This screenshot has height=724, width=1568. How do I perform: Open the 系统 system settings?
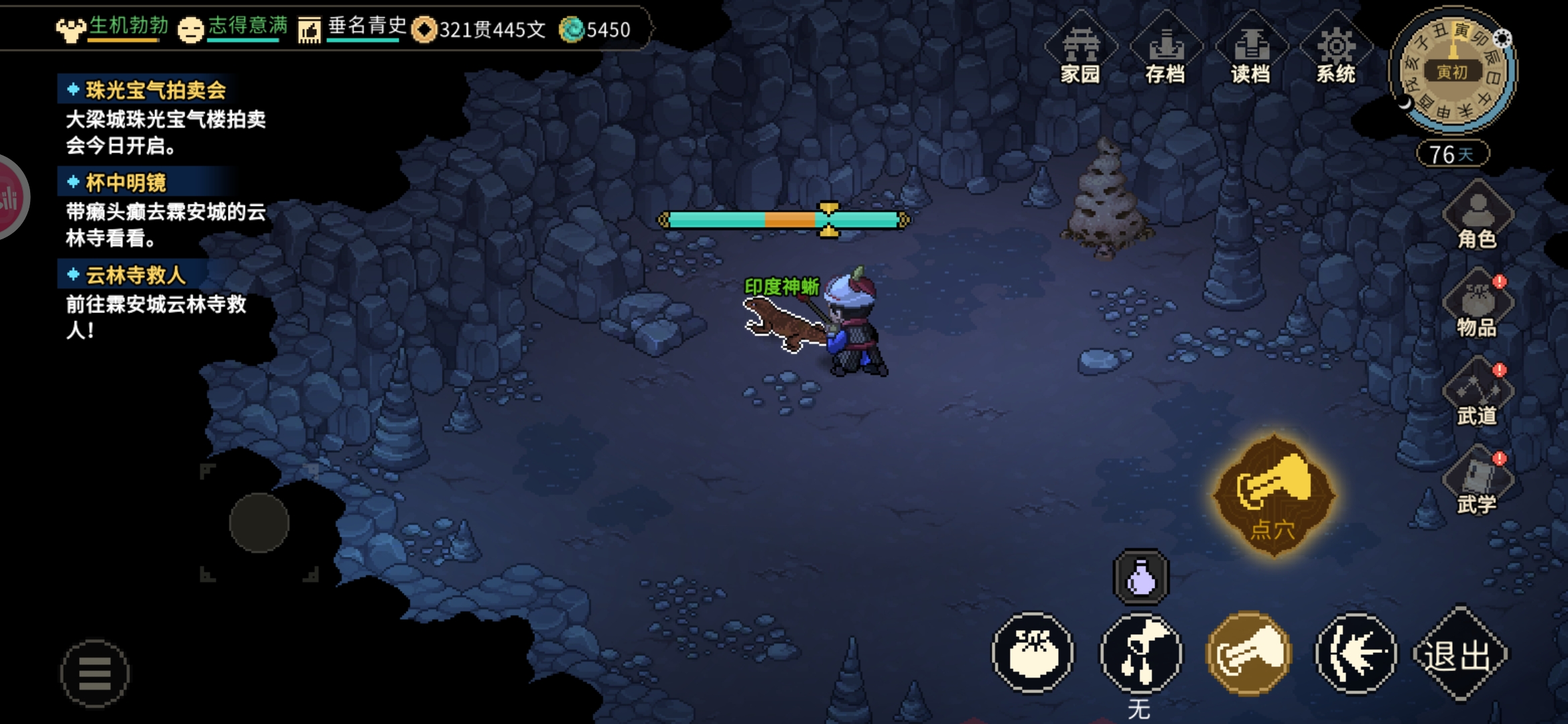[x=1335, y=54]
